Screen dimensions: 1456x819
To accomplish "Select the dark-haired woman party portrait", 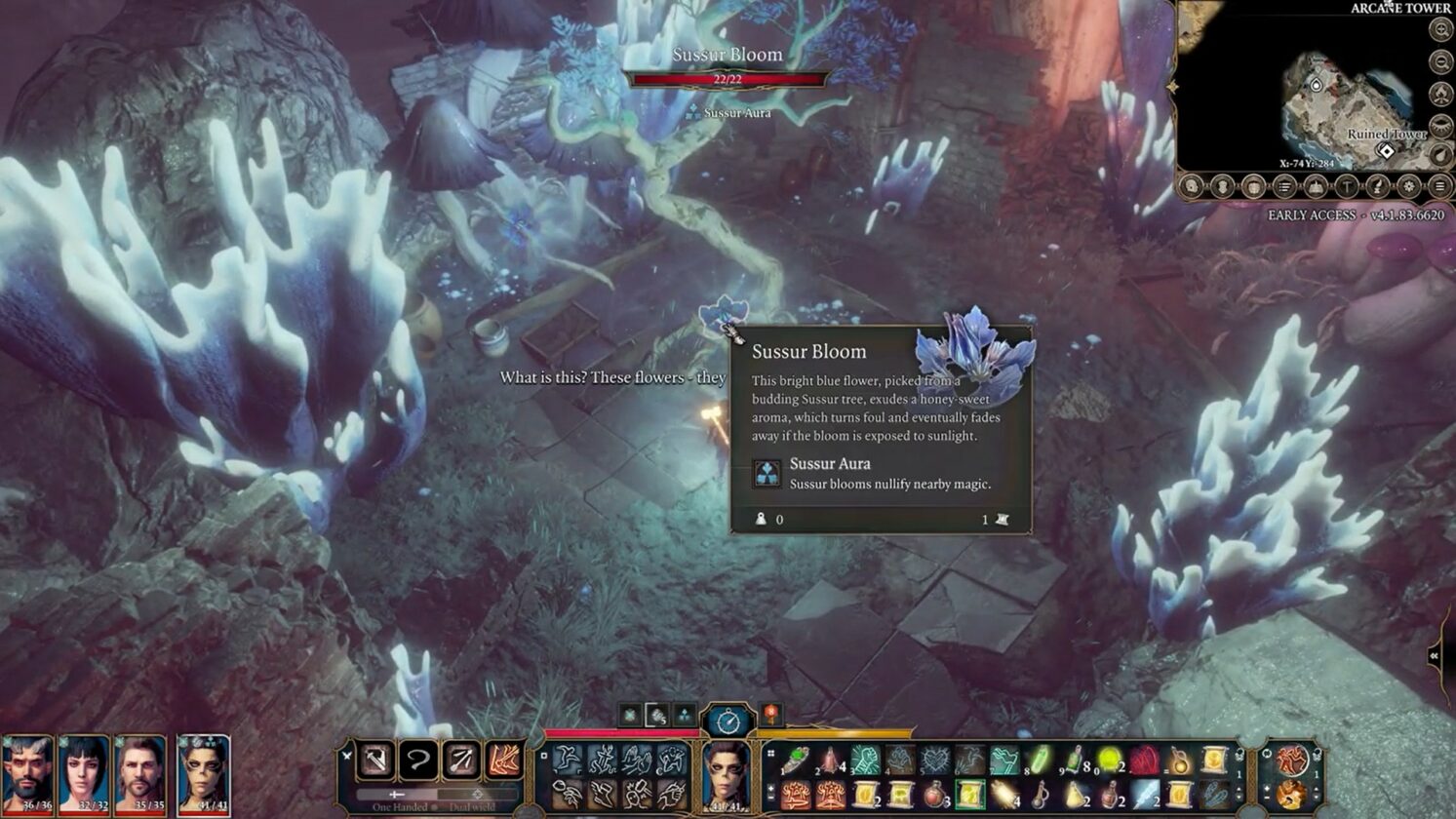I will [x=84, y=775].
